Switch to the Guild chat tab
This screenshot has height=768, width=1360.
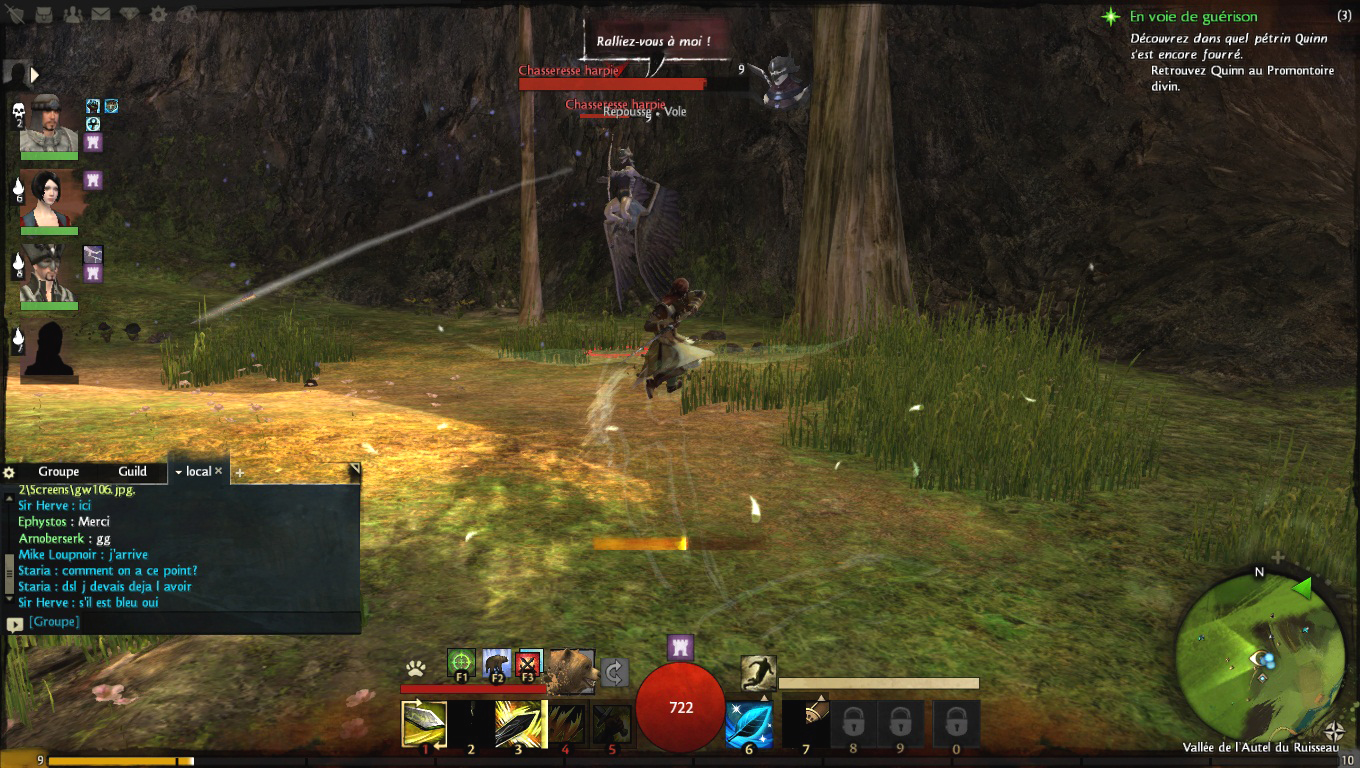pyautogui.click(x=132, y=472)
